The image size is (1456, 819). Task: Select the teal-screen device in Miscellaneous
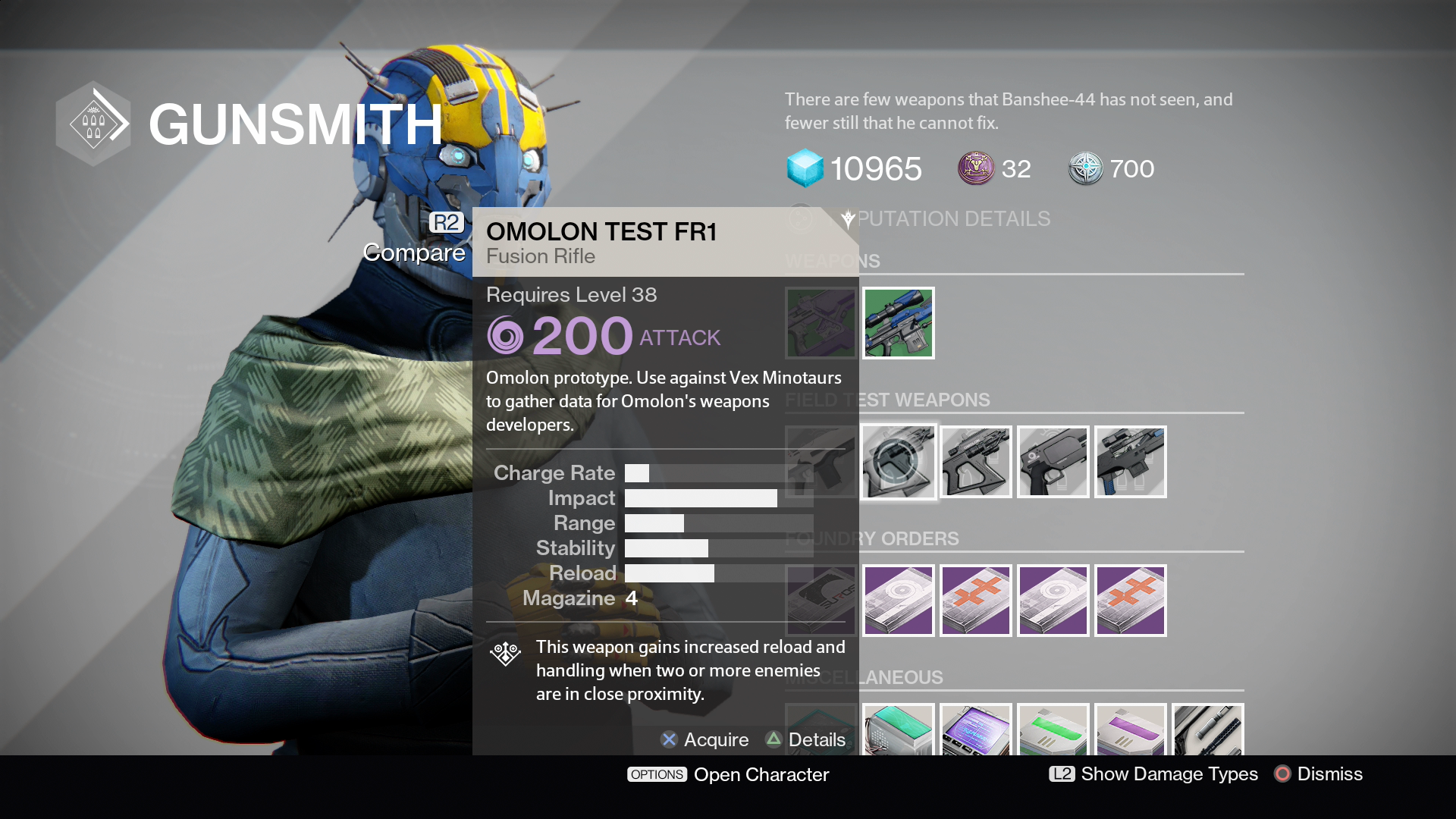point(899,730)
